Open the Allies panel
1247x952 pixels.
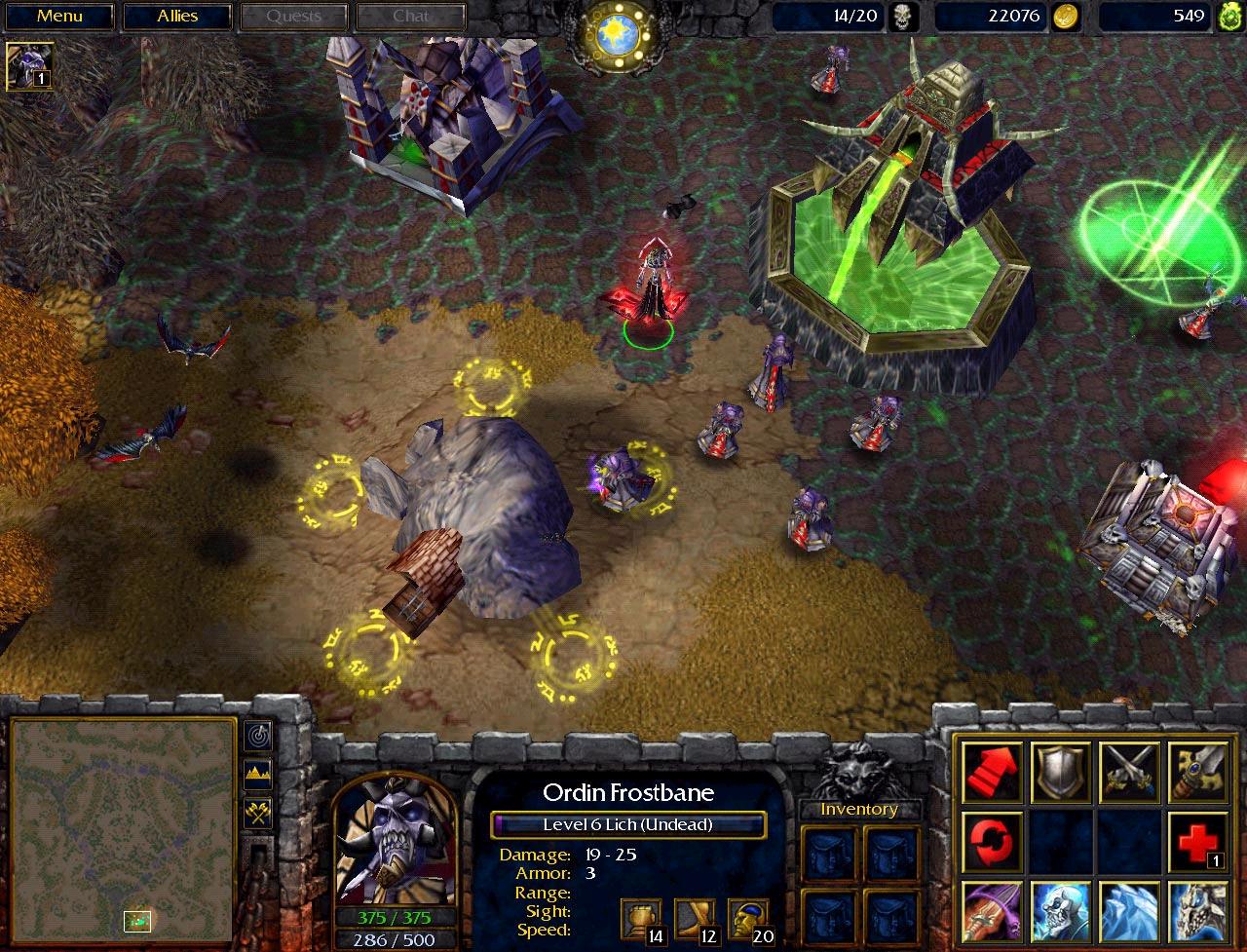tap(177, 17)
